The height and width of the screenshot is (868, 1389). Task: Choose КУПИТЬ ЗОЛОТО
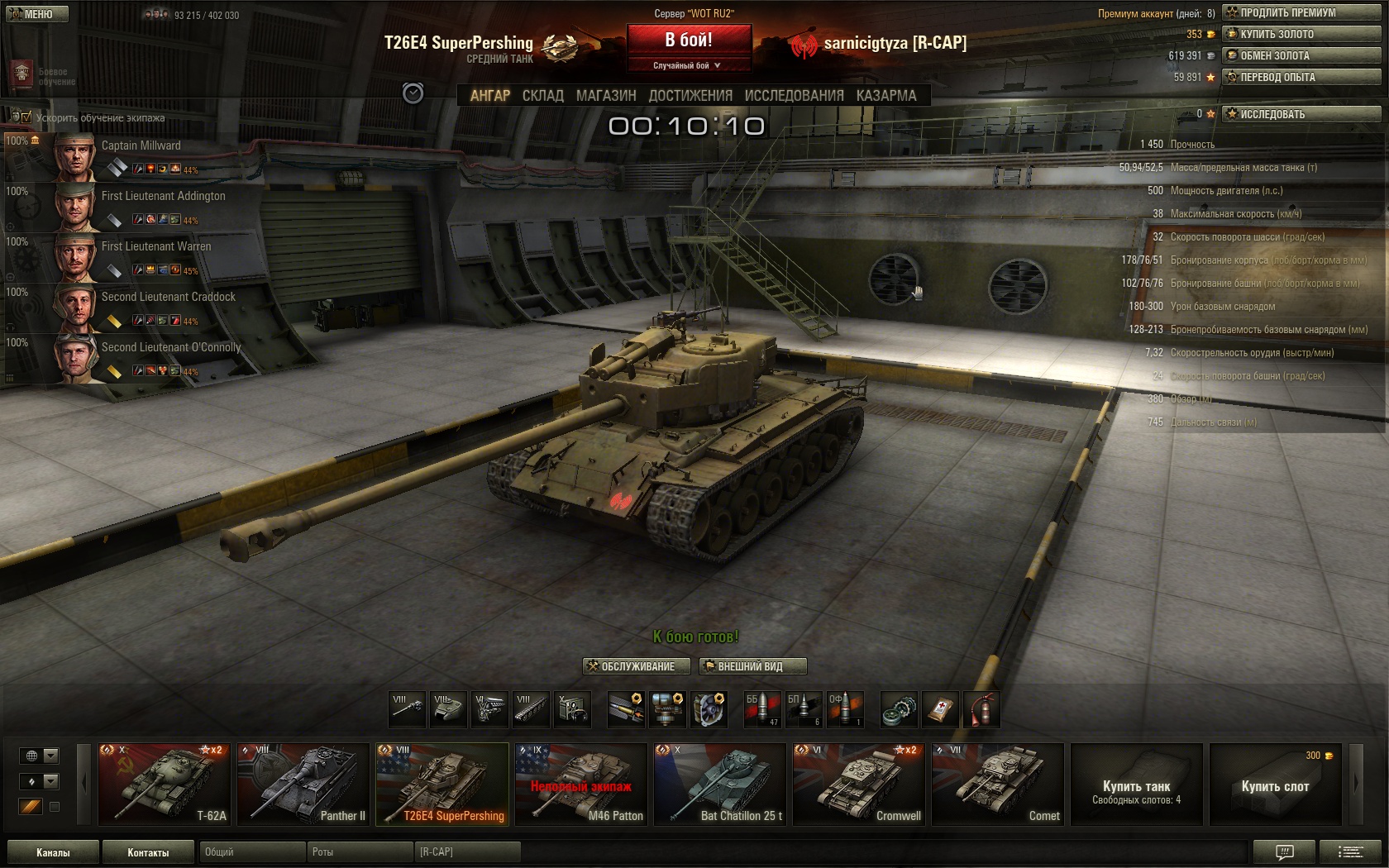click(1301, 34)
